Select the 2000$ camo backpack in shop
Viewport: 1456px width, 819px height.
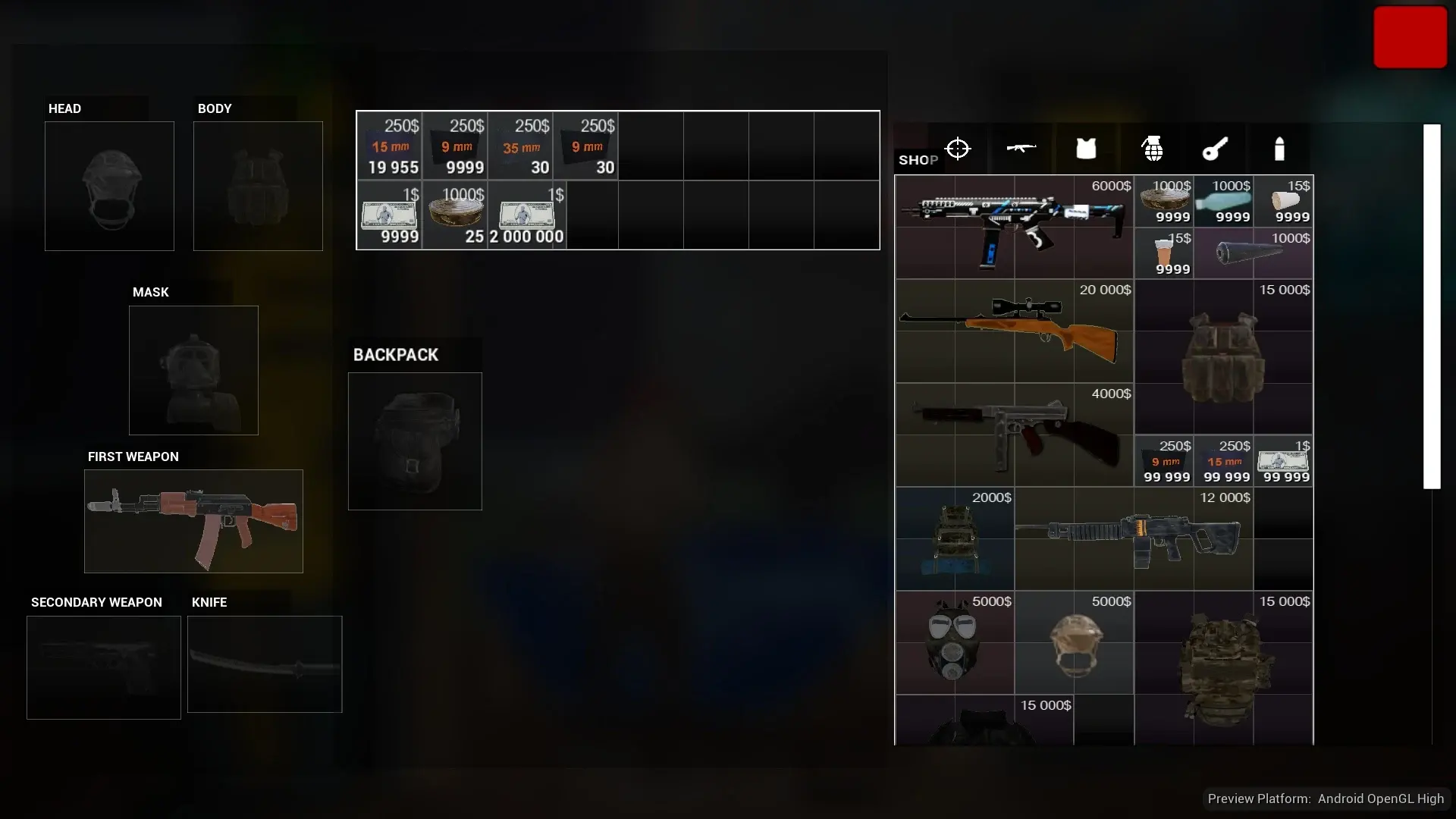click(954, 538)
